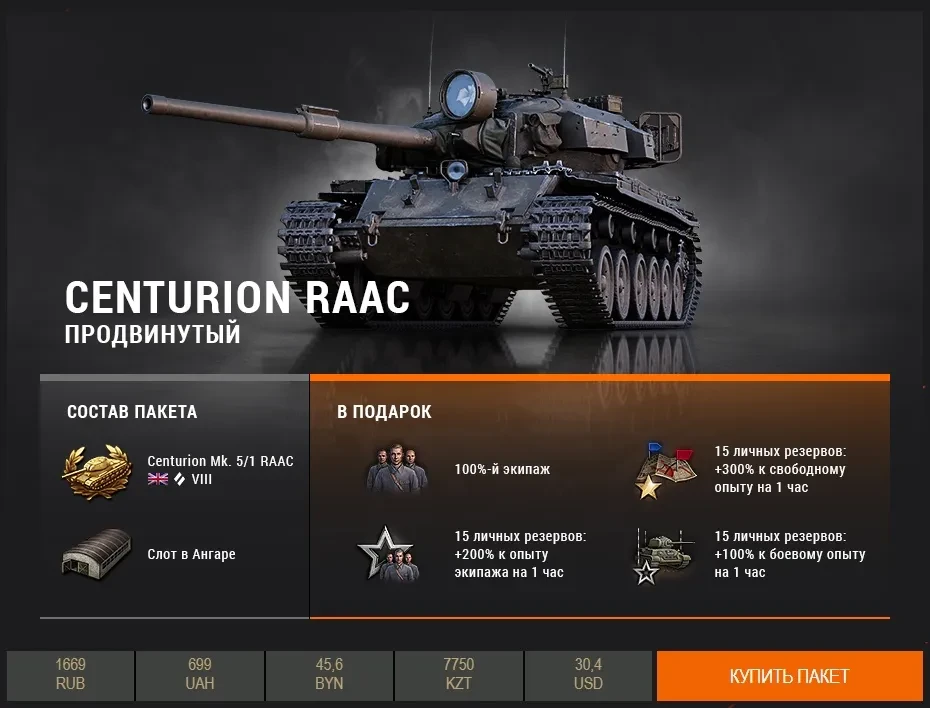The width and height of the screenshot is (930, 708).
Task: Select the Hangar slot icon
Action: click(97, 553)
